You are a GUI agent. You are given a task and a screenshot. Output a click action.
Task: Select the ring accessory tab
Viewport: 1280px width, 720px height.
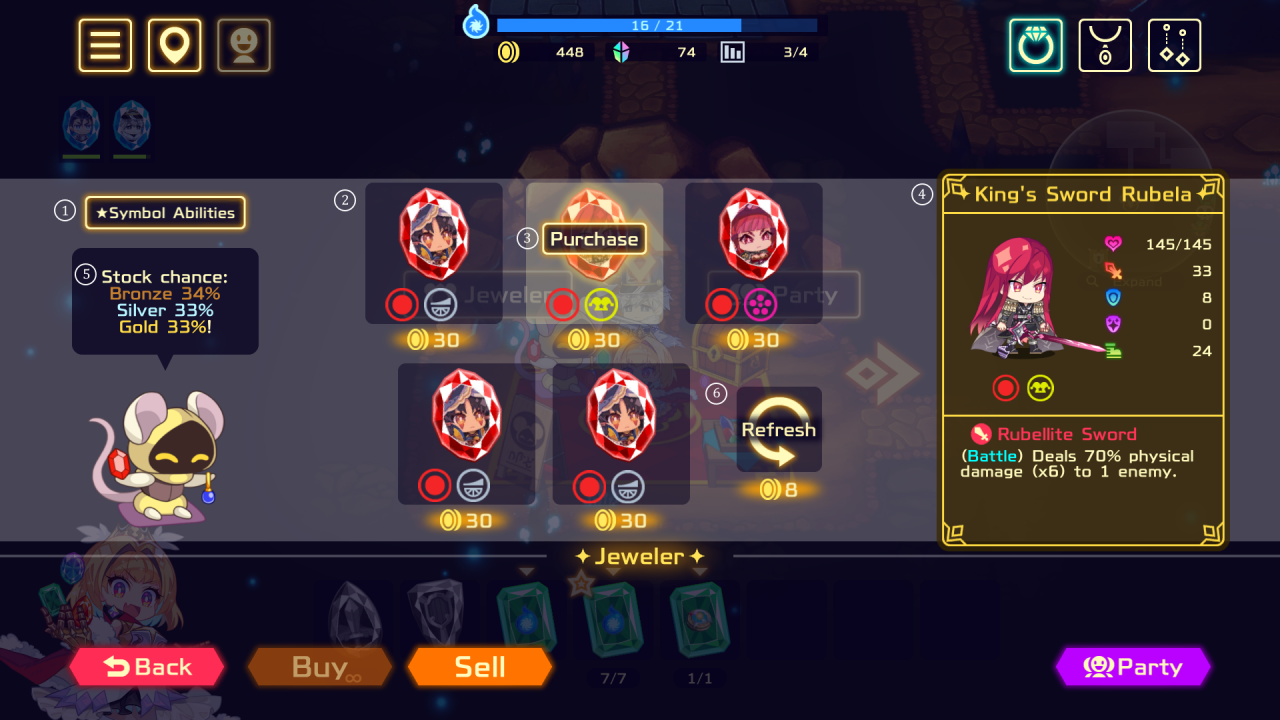(x=1035, y=45)
